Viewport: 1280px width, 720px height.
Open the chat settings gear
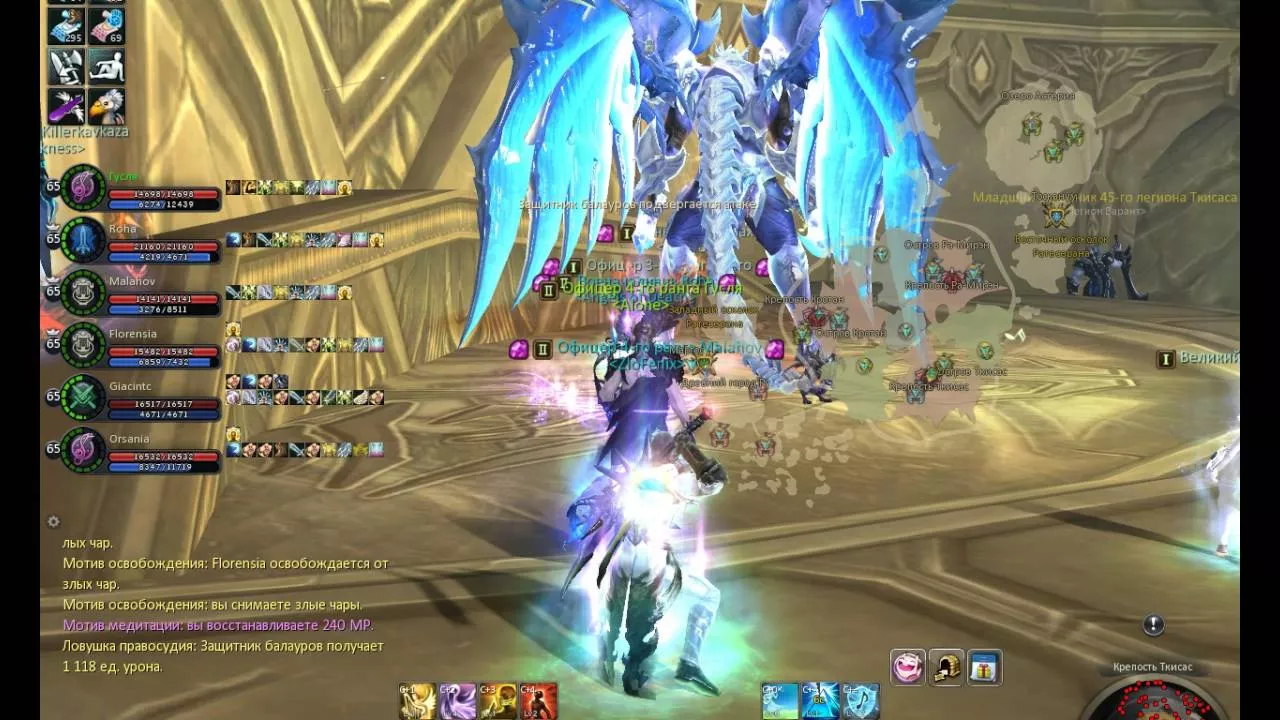coord(54,521)
